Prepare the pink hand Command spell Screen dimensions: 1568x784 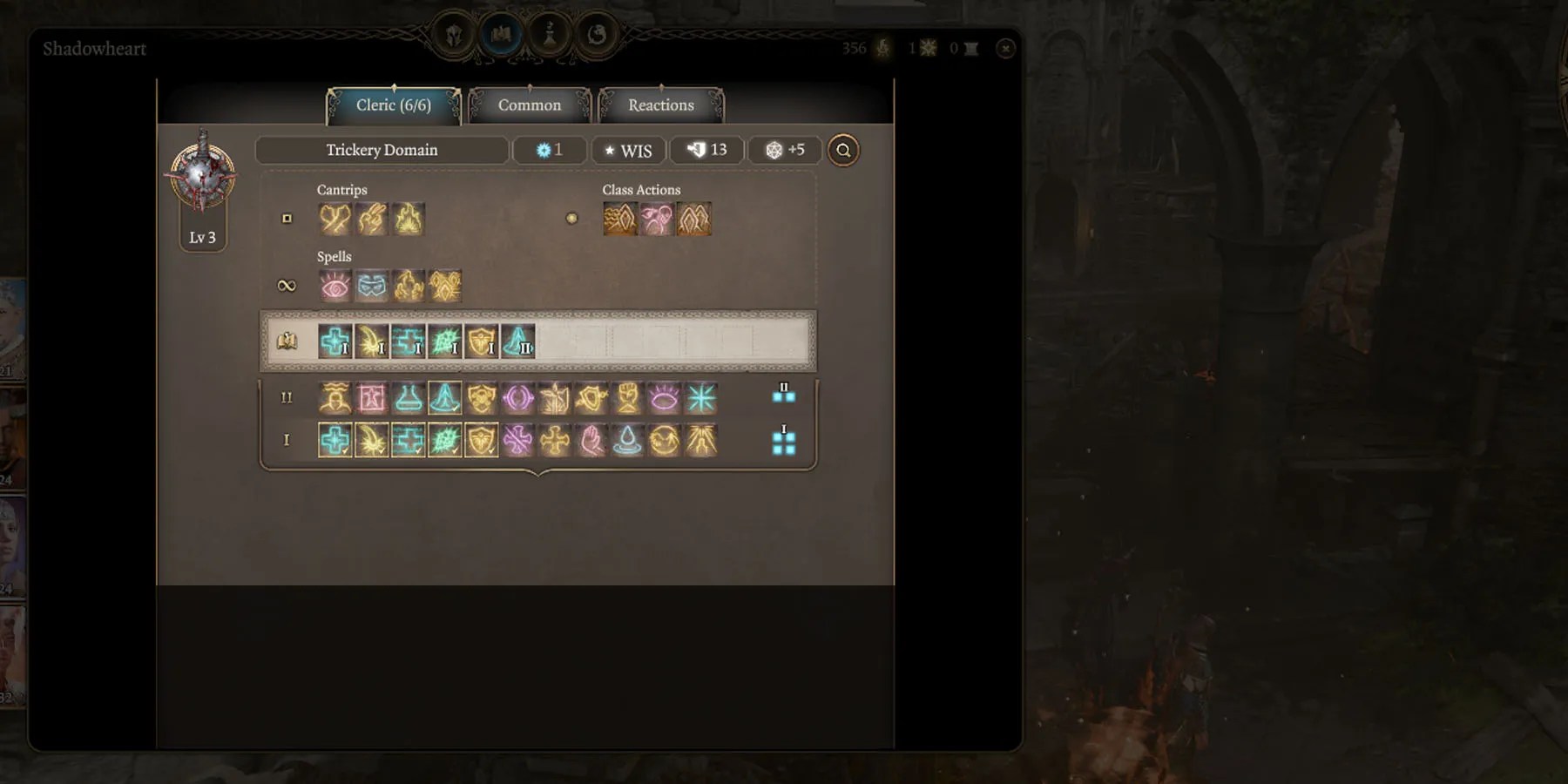pyautogui.click(x=591, y=441)
